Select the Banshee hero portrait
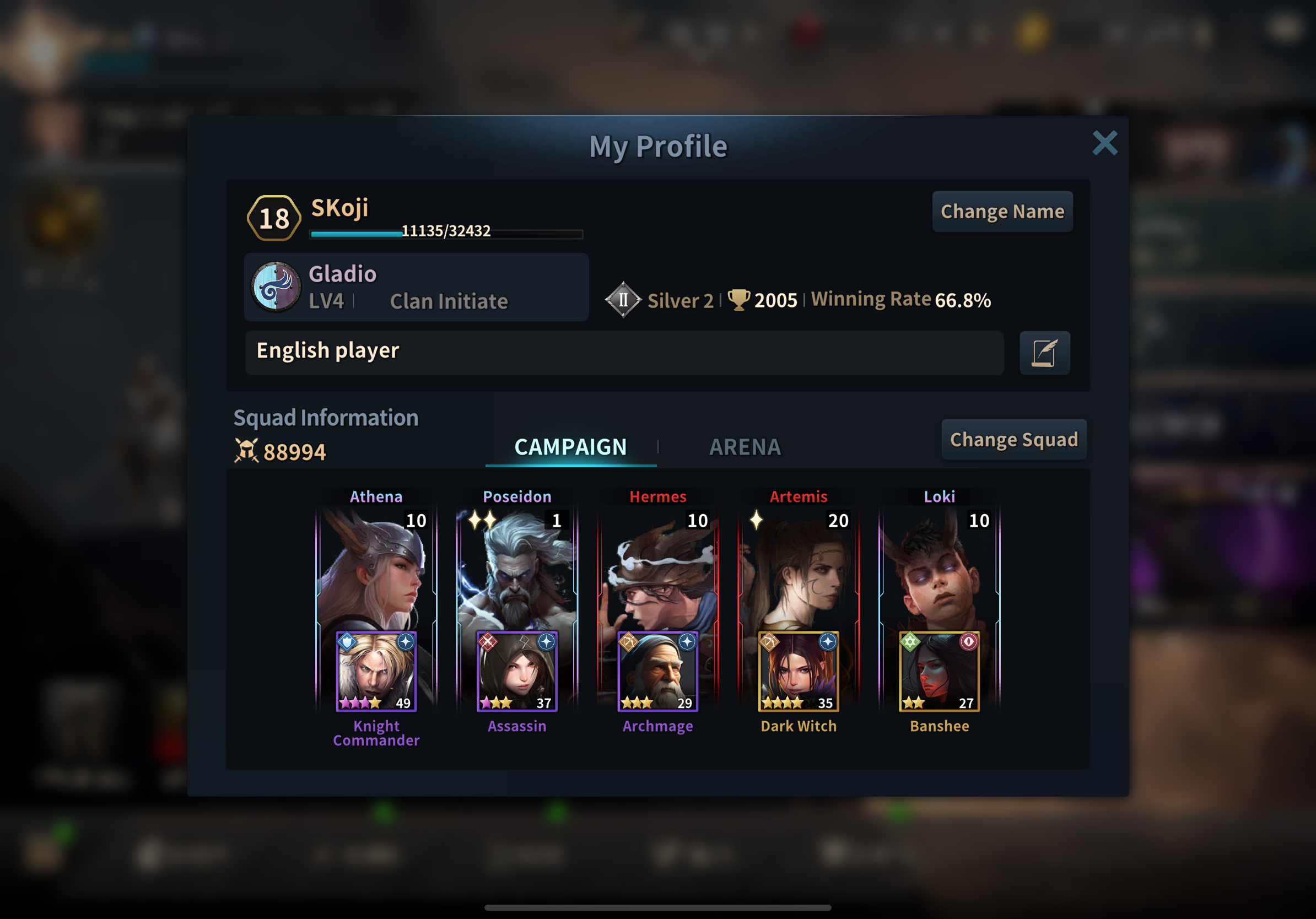This screenshot has height=919, width=1316. tap(939, 671)
